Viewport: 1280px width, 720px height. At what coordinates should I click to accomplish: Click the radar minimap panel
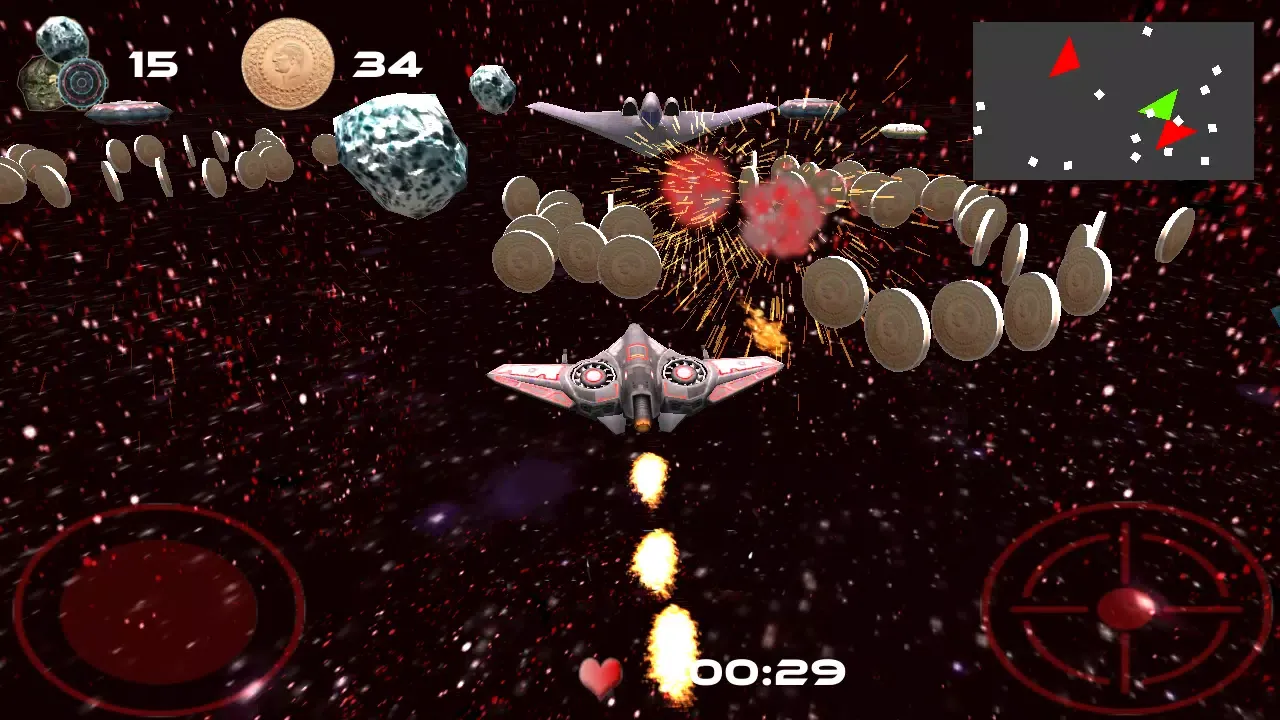coord(1112,101)
